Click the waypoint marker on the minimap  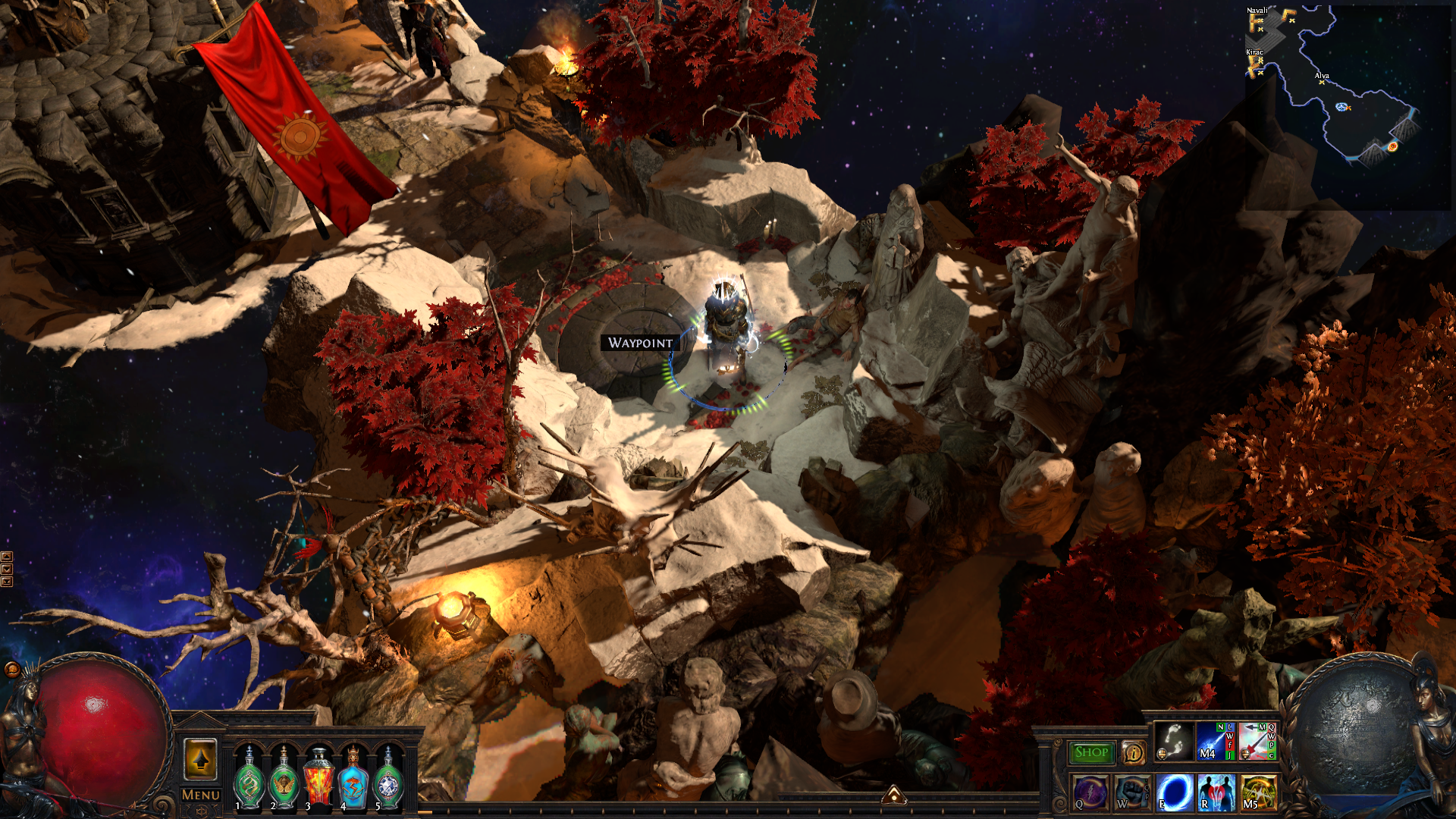coord(1341,107)
